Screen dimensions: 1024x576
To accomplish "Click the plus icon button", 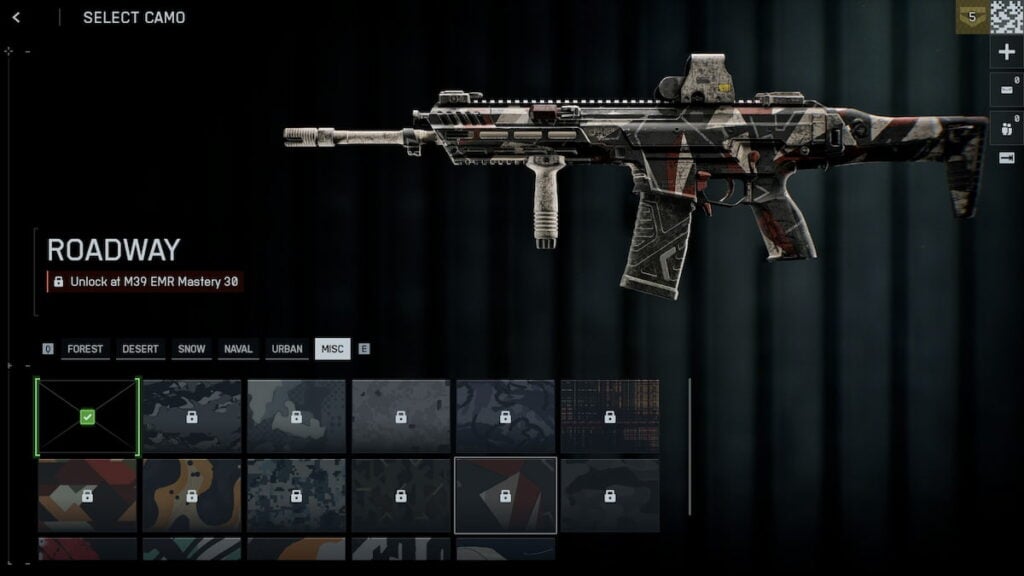I will coord(1006,53).
